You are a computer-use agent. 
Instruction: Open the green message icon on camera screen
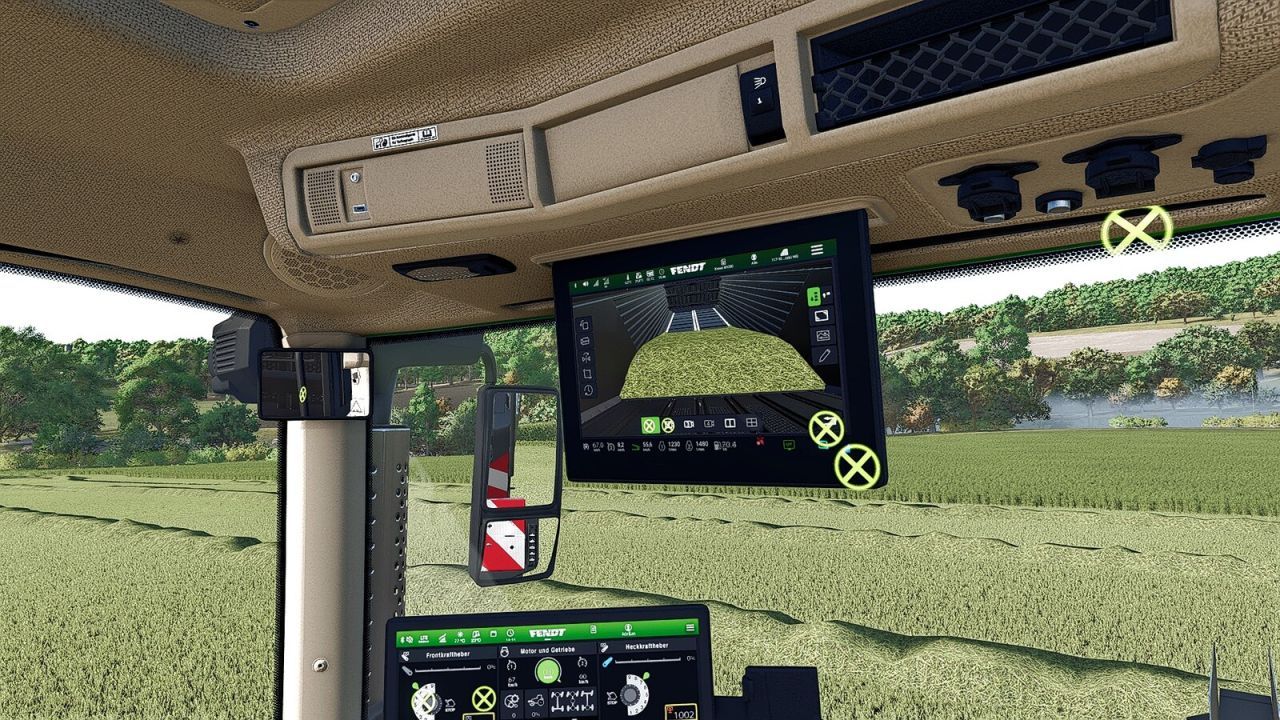(787, 445)
